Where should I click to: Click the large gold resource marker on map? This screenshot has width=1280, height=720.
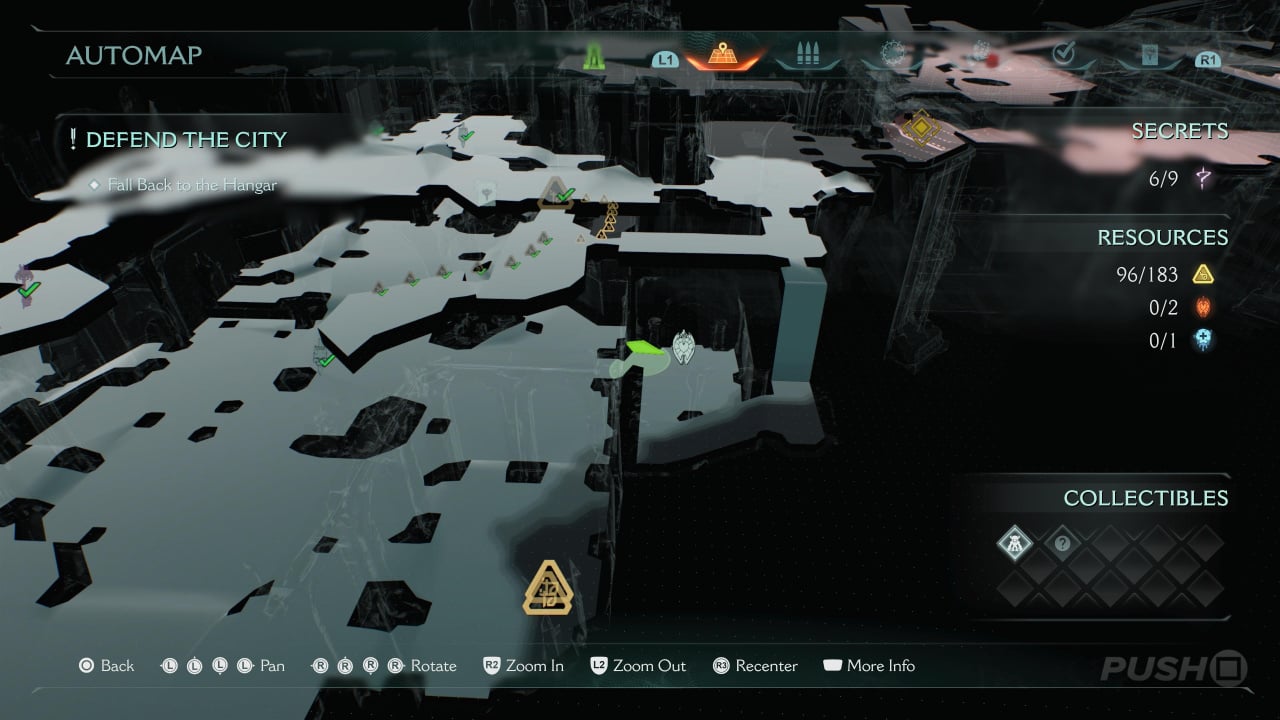548,588
